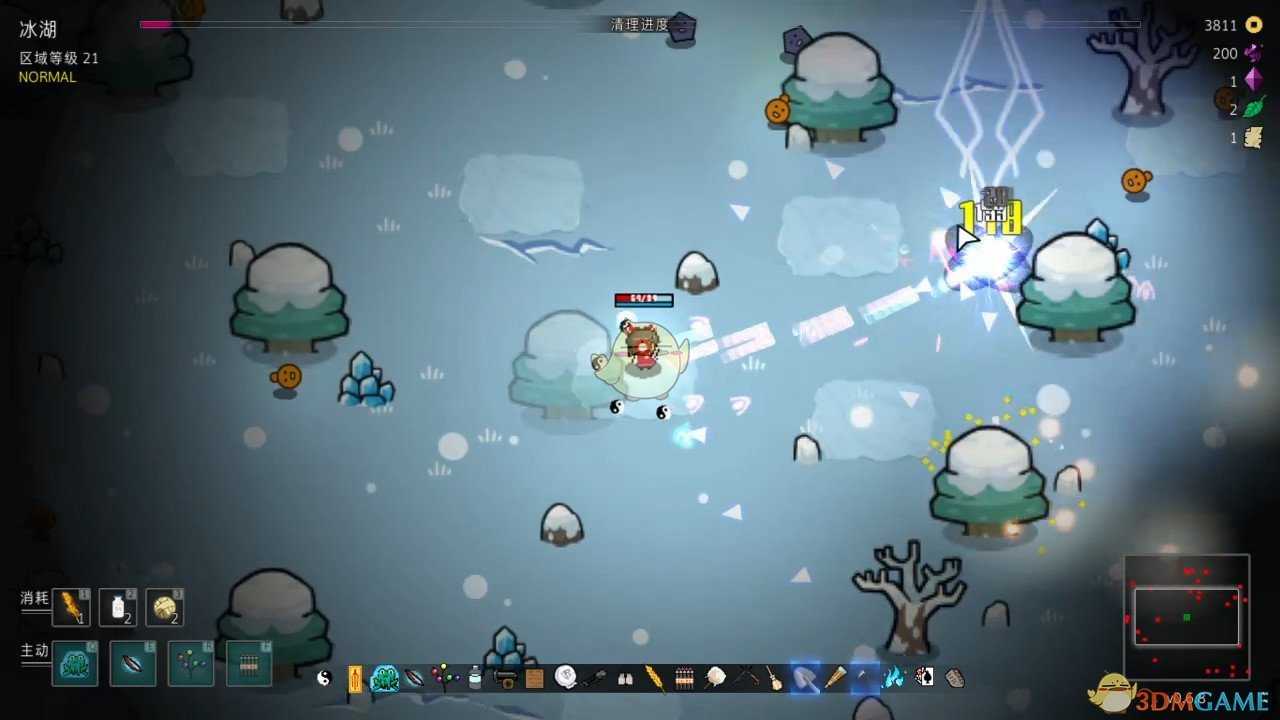Select the crossed sticks item
Screen dimensions: 1280x720
tap(744, 678)
